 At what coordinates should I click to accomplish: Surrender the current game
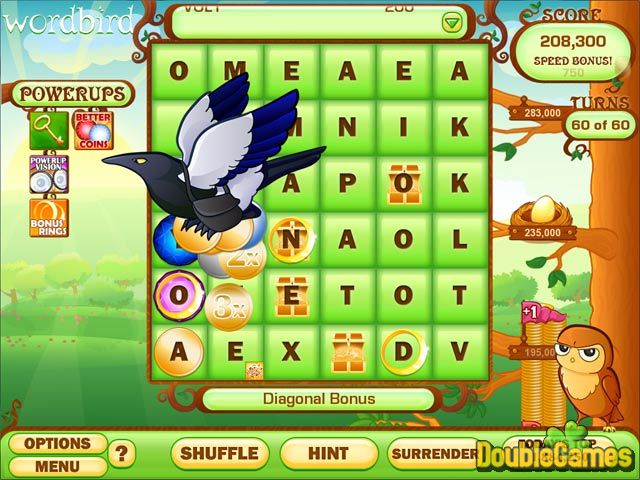click(434, 453)
